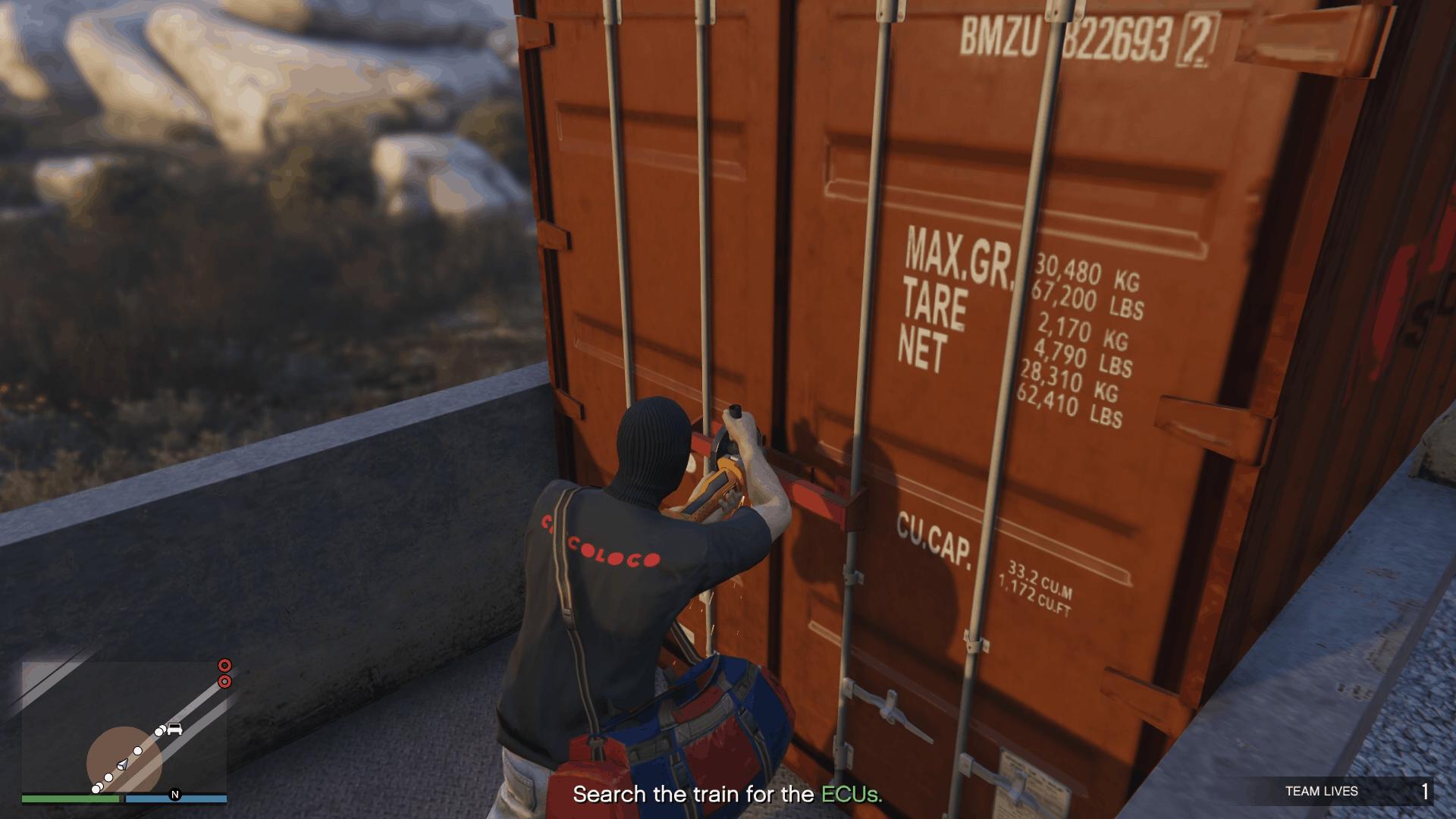Click the vehicle icon on the minimap
Viewport: 1456px width, 819px height.
175,730
